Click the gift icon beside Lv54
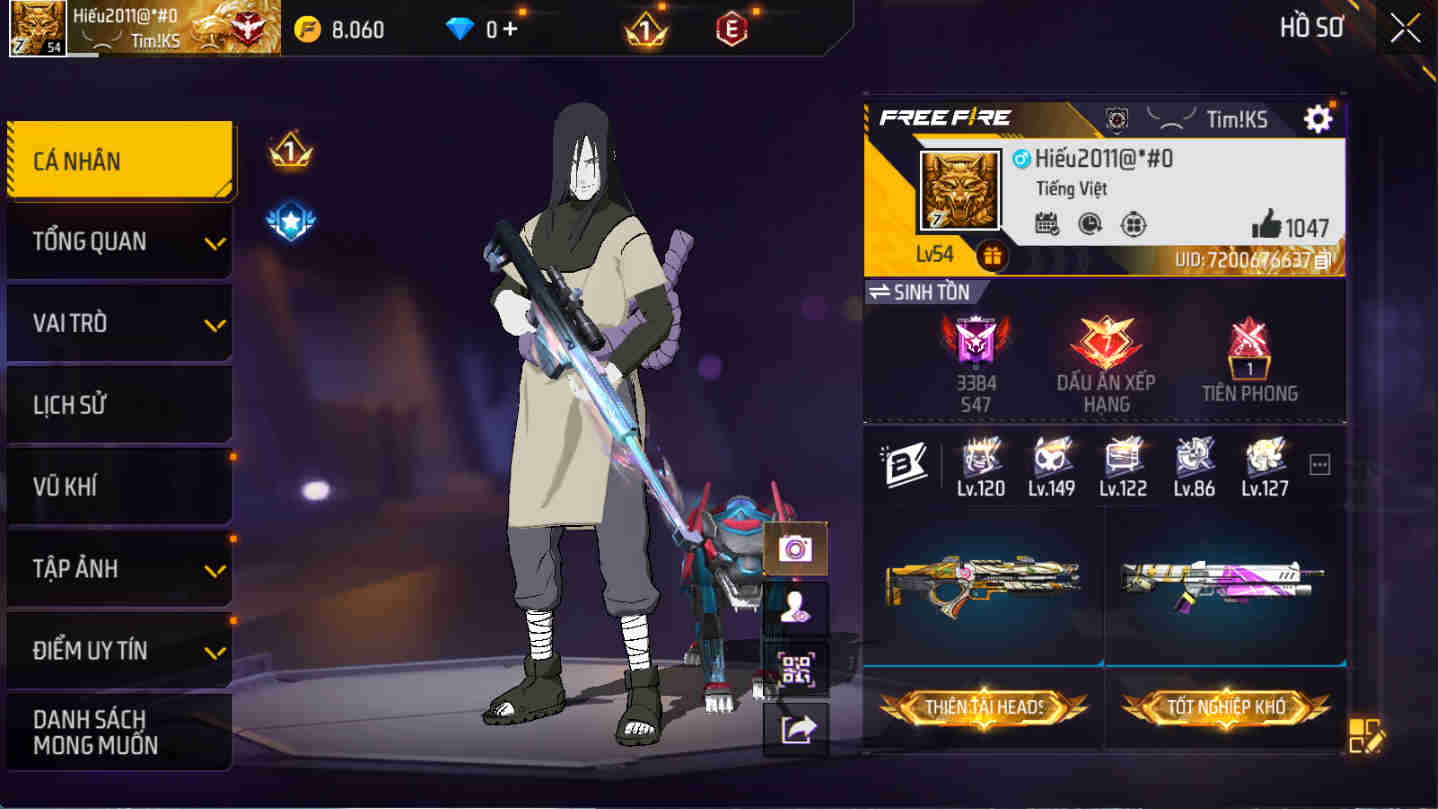 [x=994, y=257]
